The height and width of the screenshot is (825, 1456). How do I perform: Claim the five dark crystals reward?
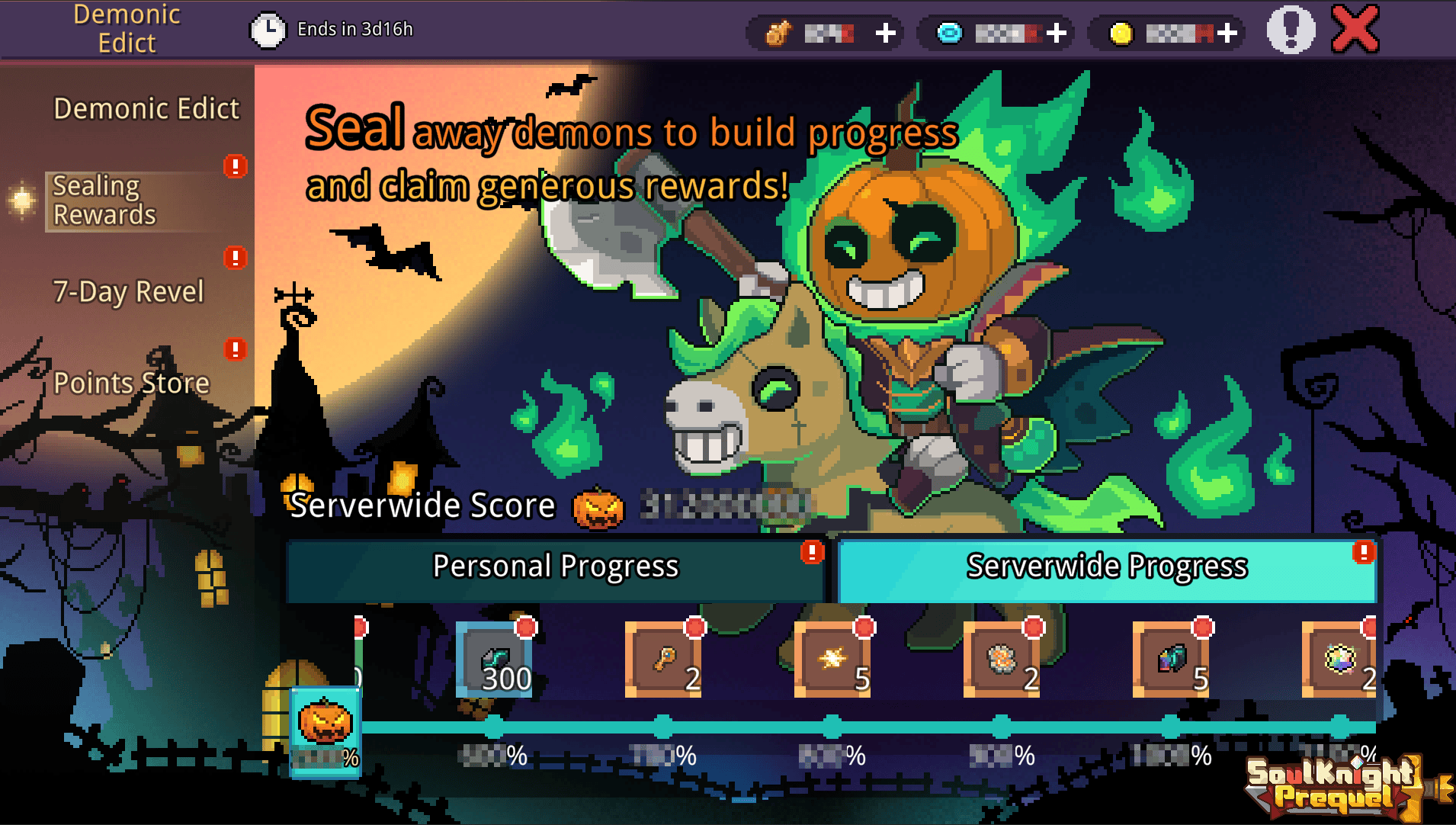point(1171,660)
